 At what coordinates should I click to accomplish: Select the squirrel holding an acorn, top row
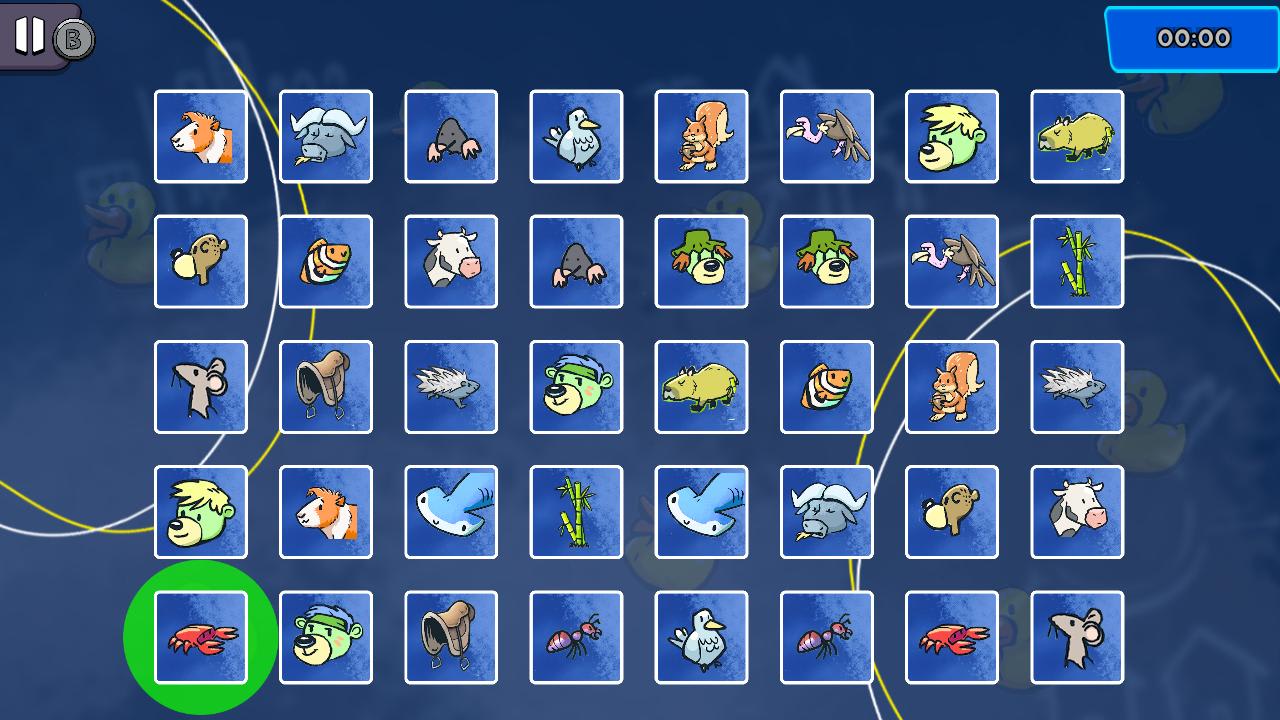click(x=701, y=136)
